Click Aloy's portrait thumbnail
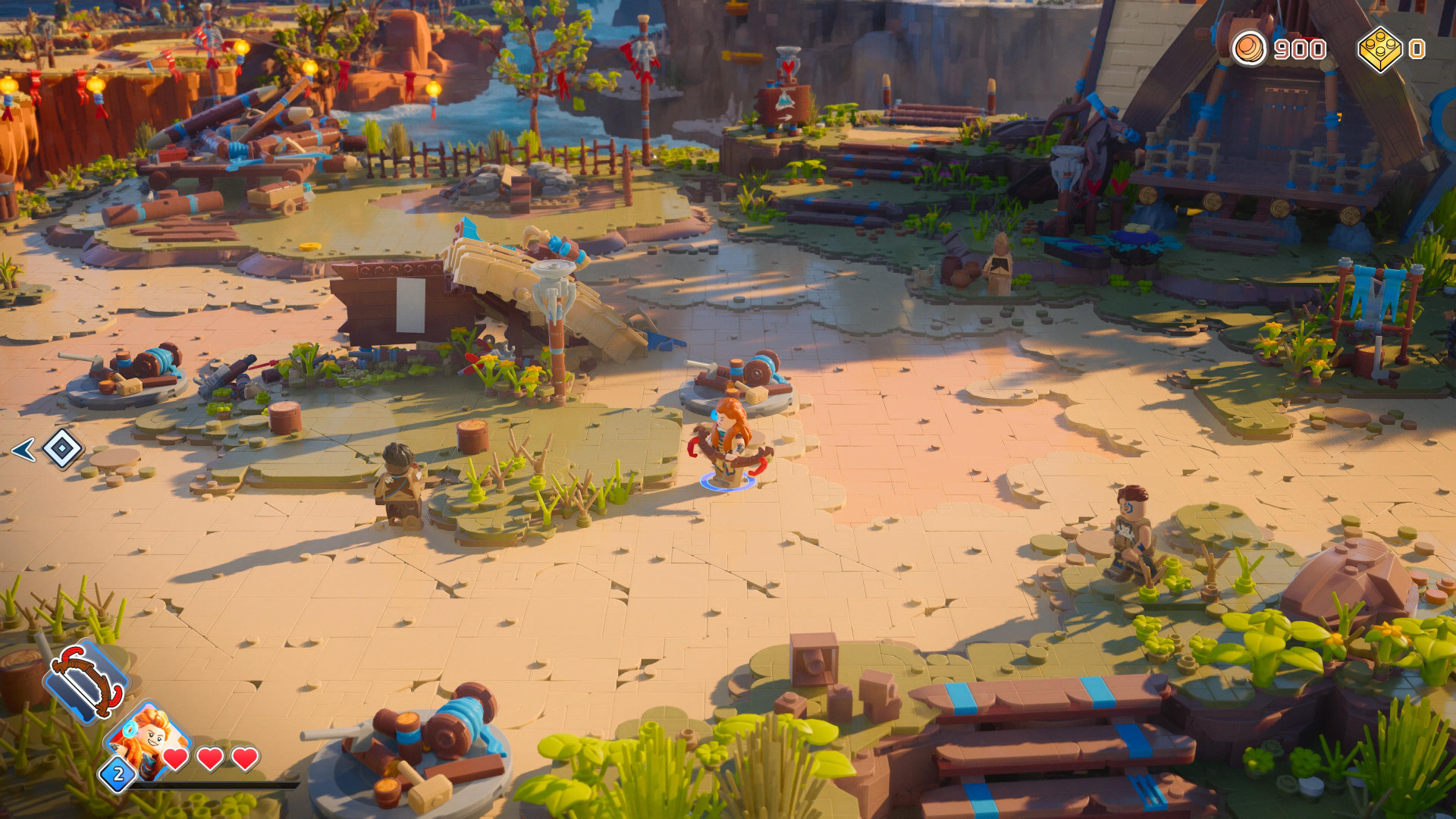The image size is (1456, 819). [x=149, y=736]
